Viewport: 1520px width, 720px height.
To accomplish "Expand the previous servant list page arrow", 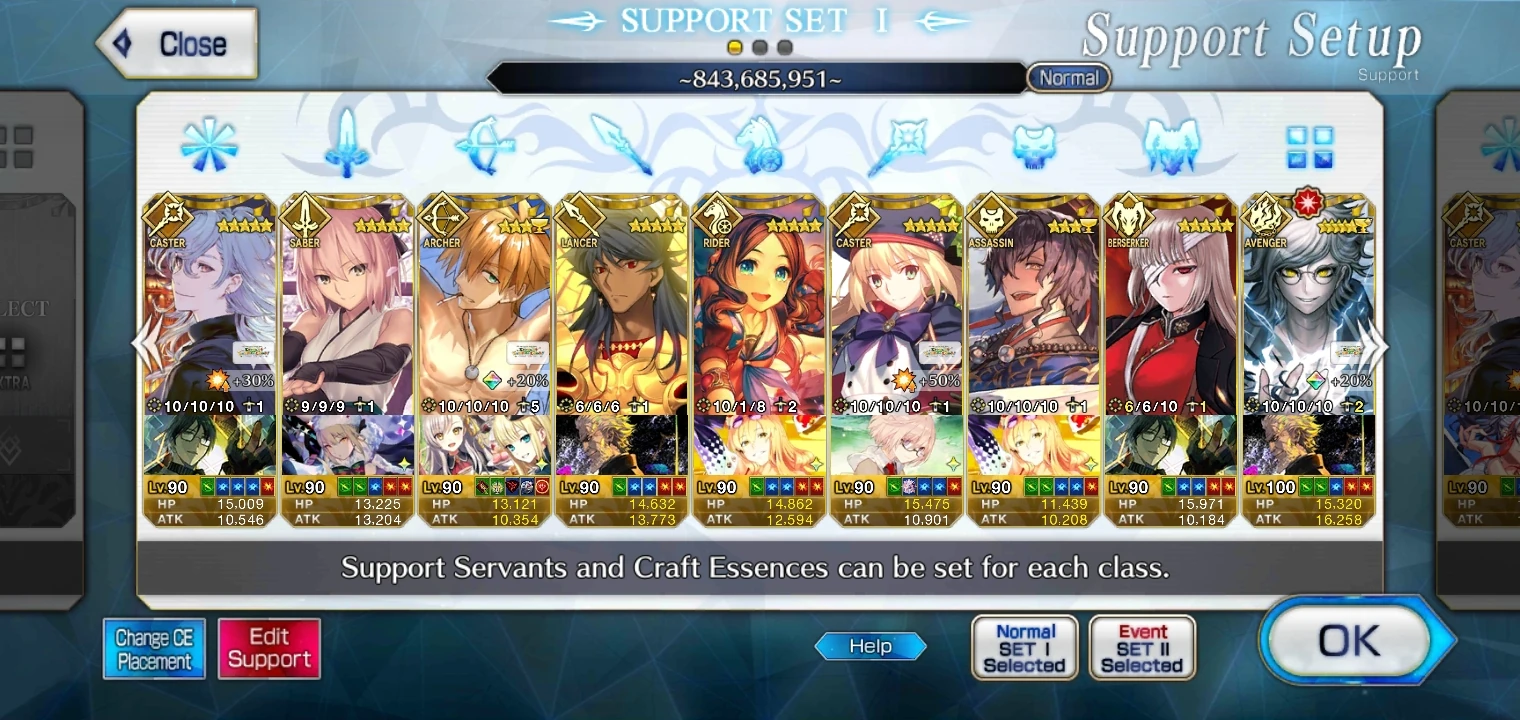I will pos(139,345).
